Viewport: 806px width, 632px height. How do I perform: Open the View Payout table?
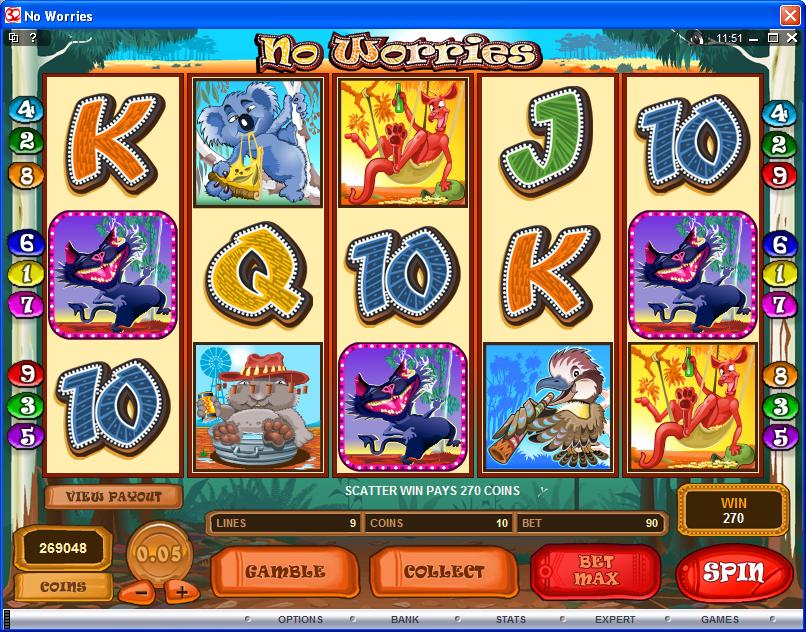(x=113, y=496)
